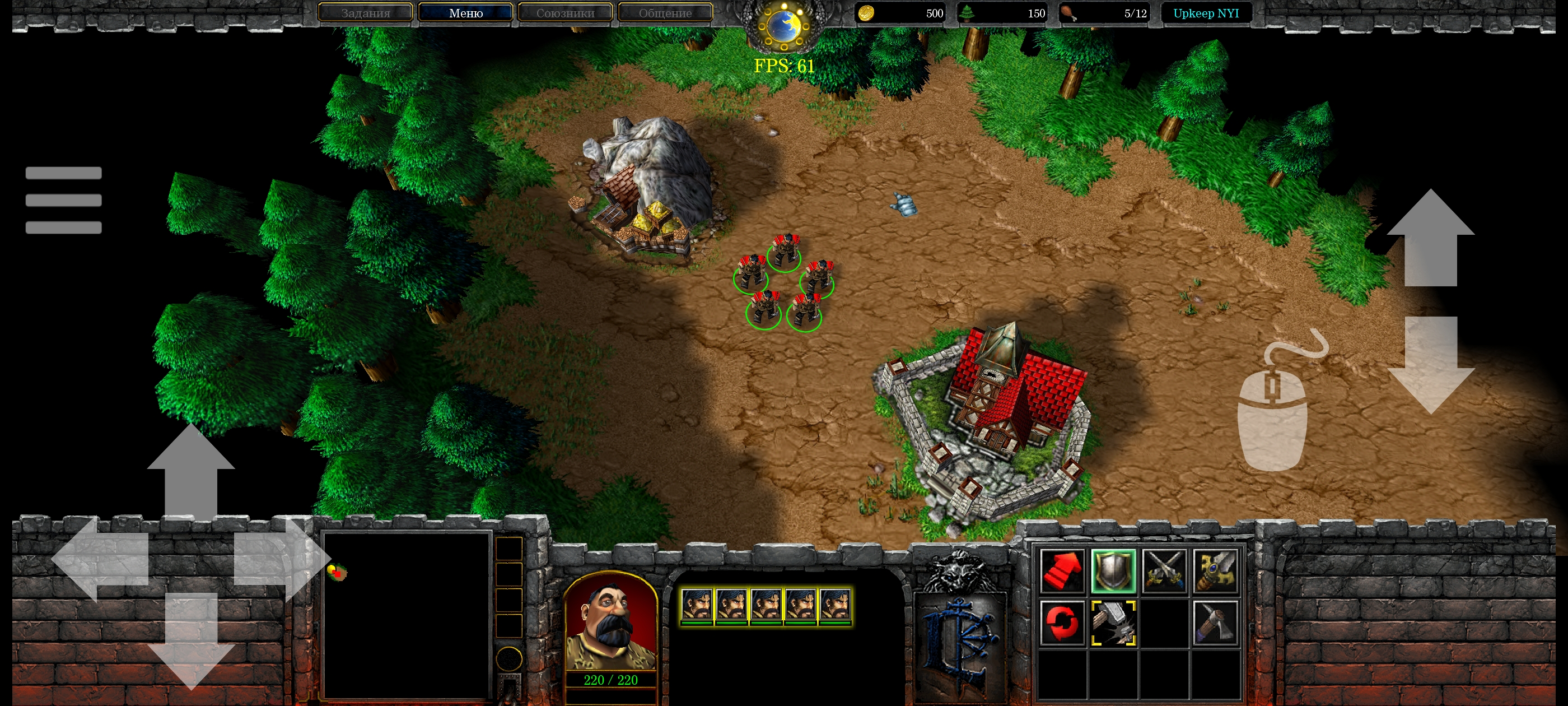Open the Меню game menu

pyautogui.click(x=466, y=13)
